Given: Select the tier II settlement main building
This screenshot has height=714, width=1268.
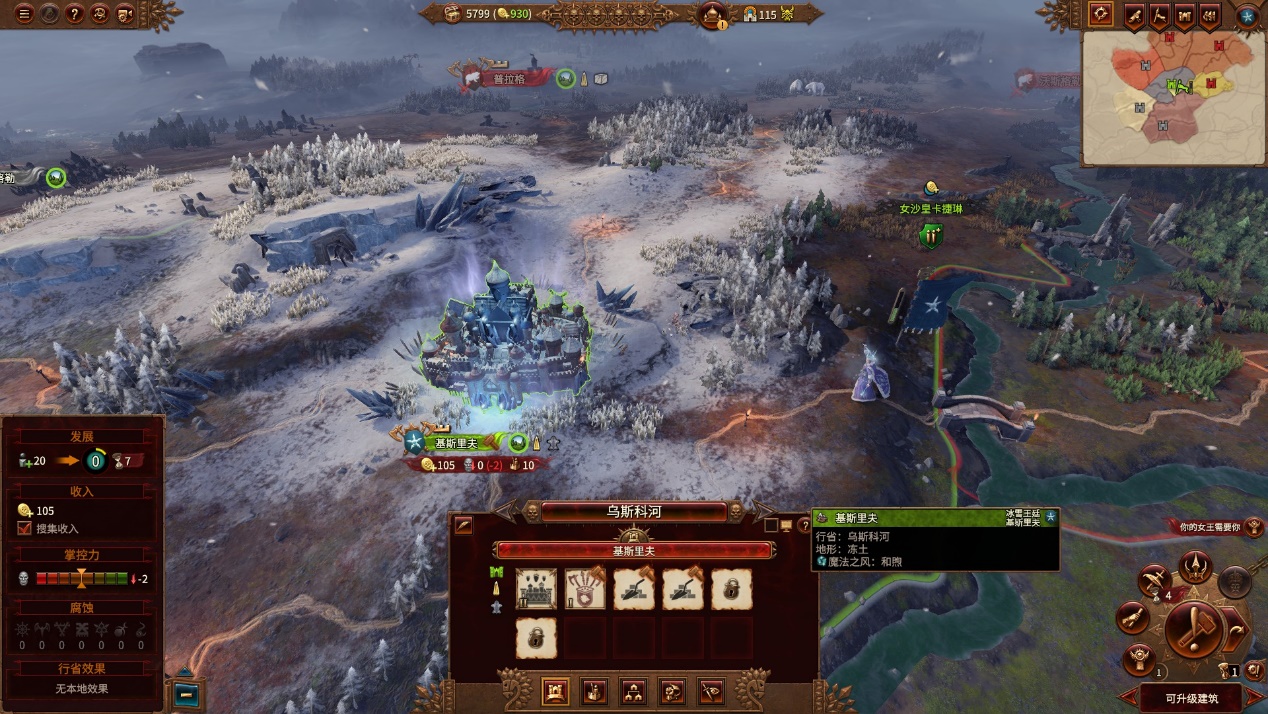Looking at the screenshot, I should 536,589.
